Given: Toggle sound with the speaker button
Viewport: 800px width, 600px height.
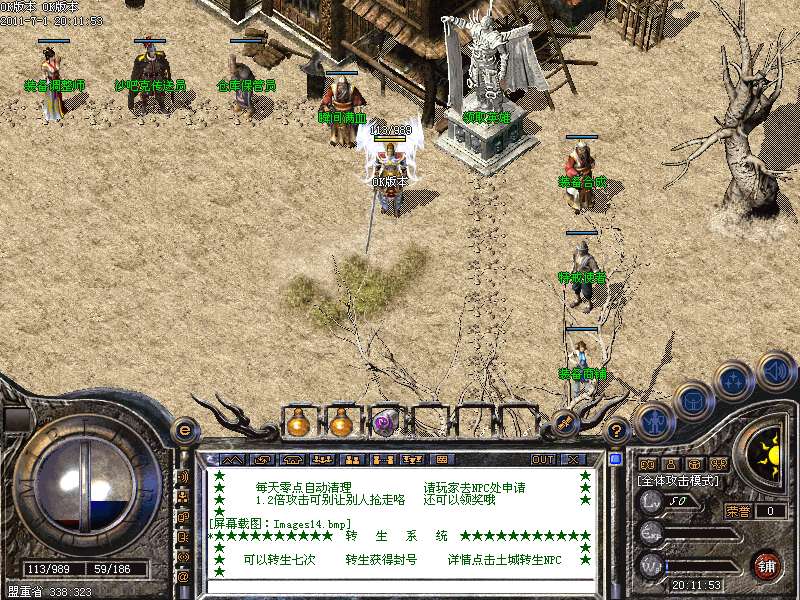Looking at the screenshot, I should click(x=774, y=370).
